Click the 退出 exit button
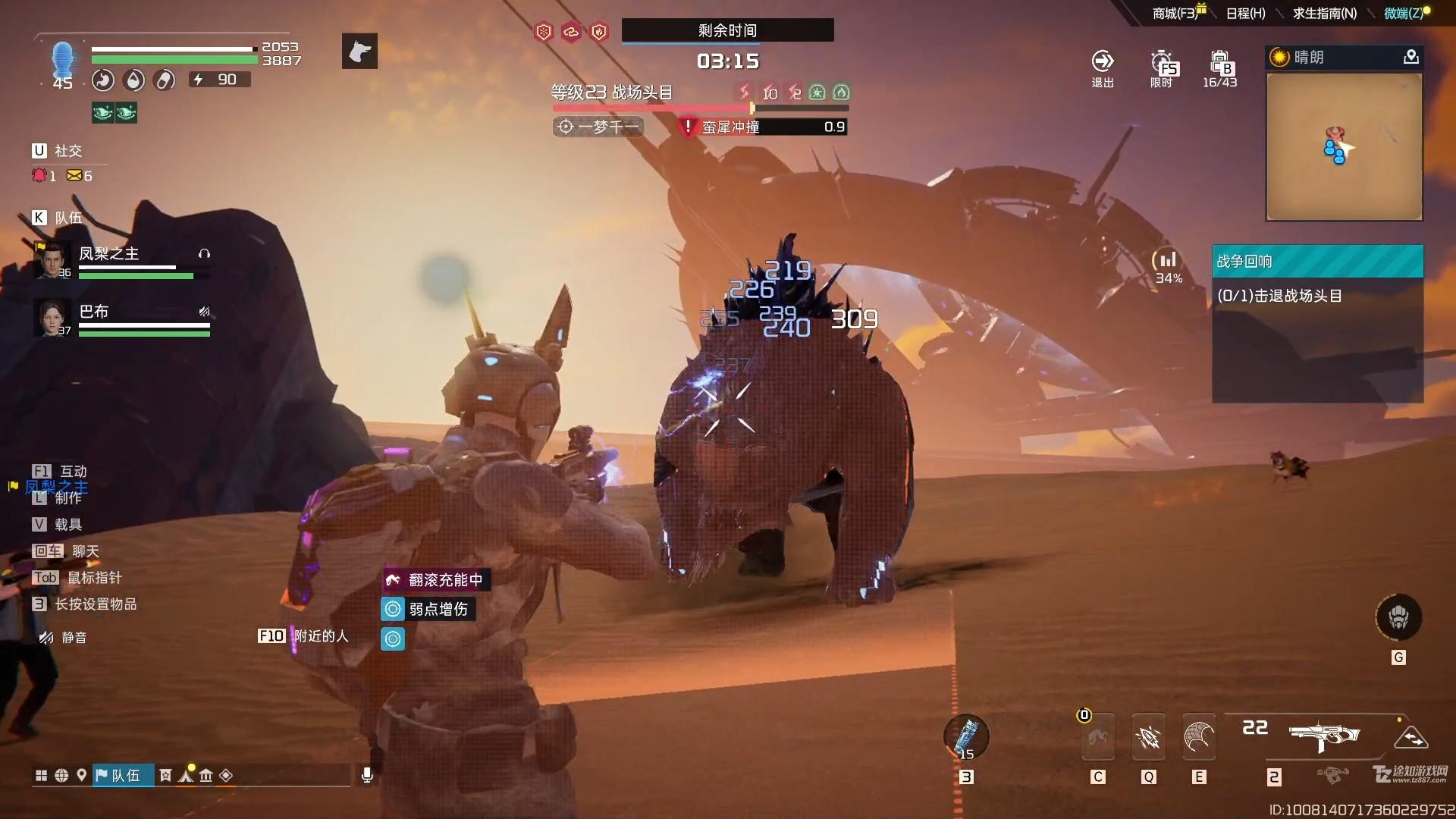This screenshot has width=1456, height=819. pos(1102,68)
